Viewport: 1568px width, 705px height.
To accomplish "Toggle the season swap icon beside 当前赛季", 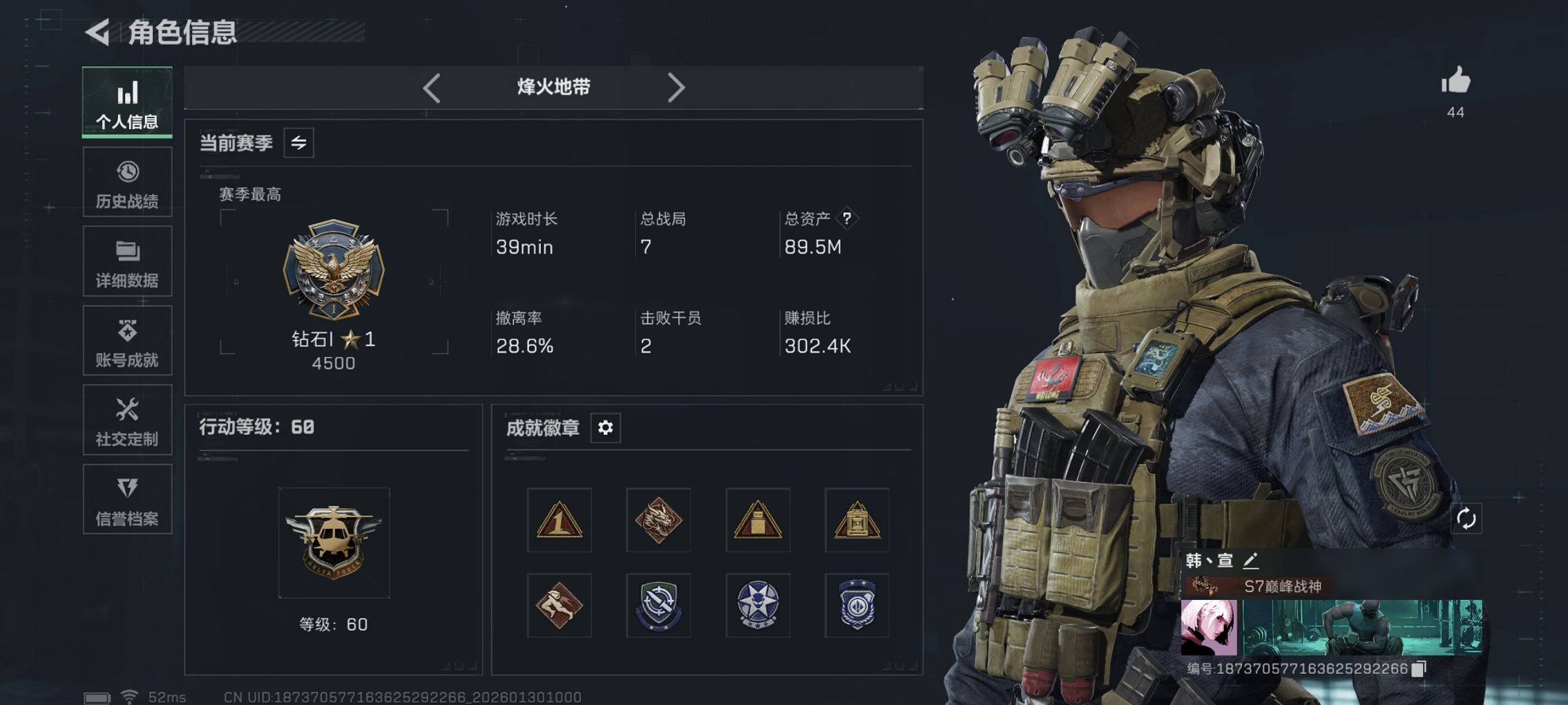I will pyautogui.click(x=298, y=142).
